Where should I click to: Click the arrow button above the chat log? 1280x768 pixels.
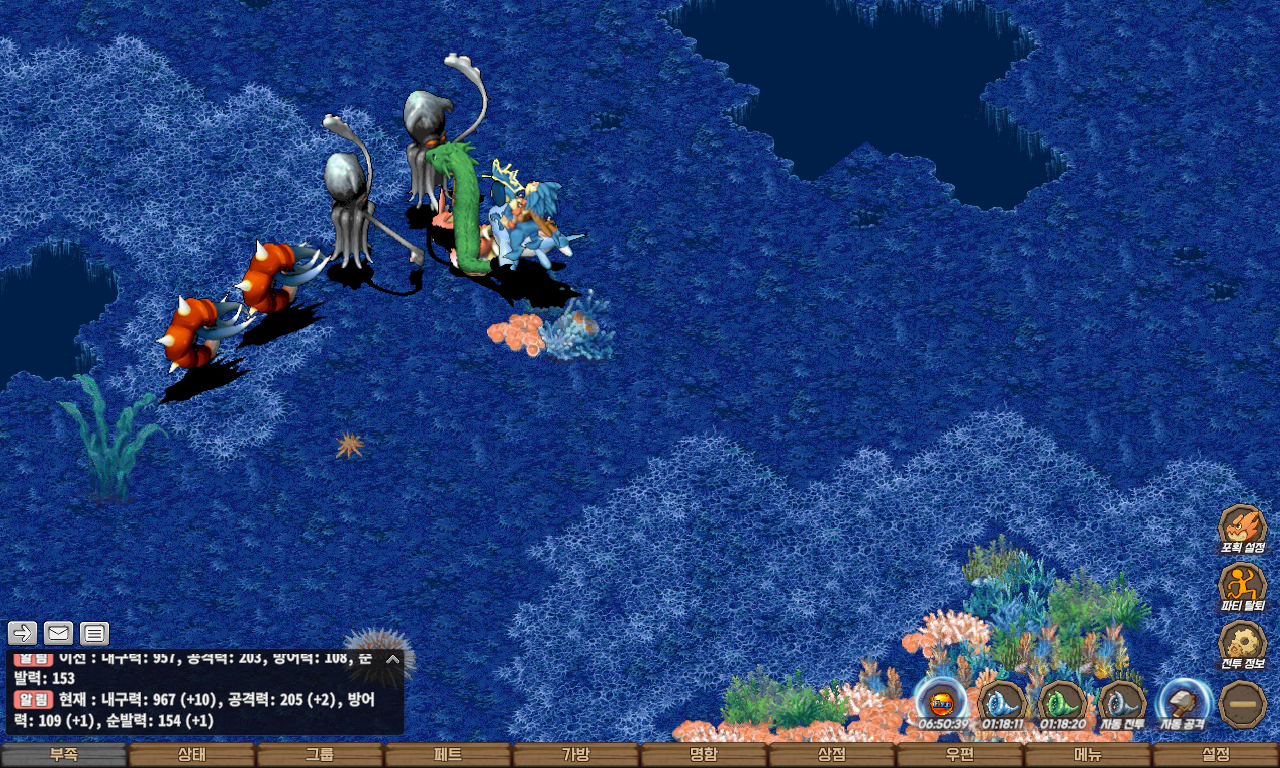point(22,633)
